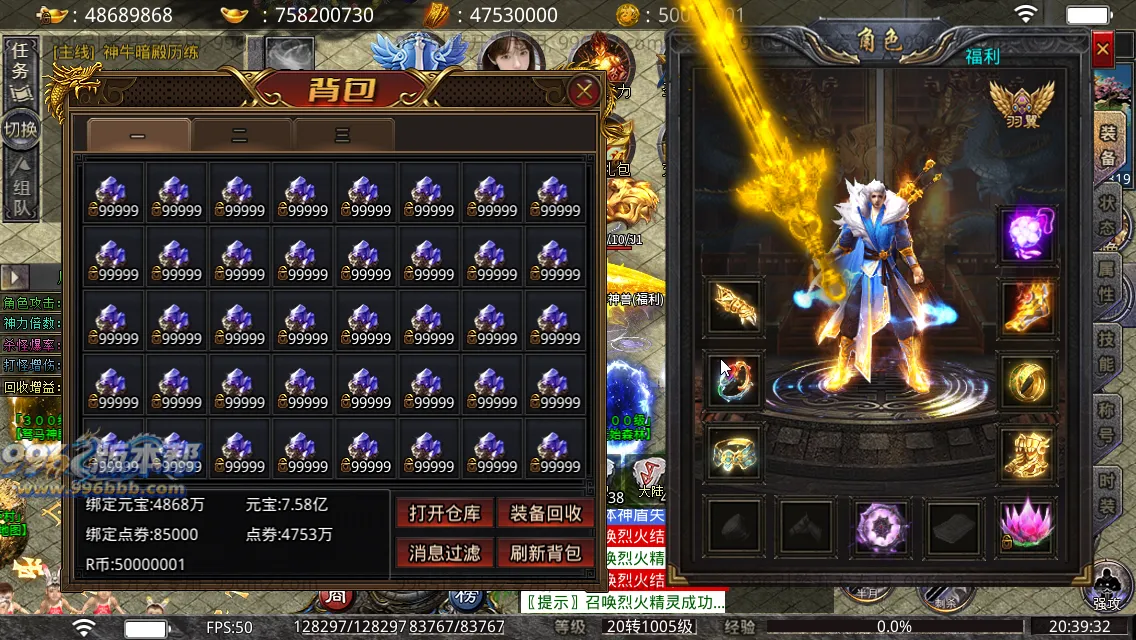The height and width of the screenshot is (640, 1136).
Task: Close the 背包 backpack window
Action: coord(583,93)
